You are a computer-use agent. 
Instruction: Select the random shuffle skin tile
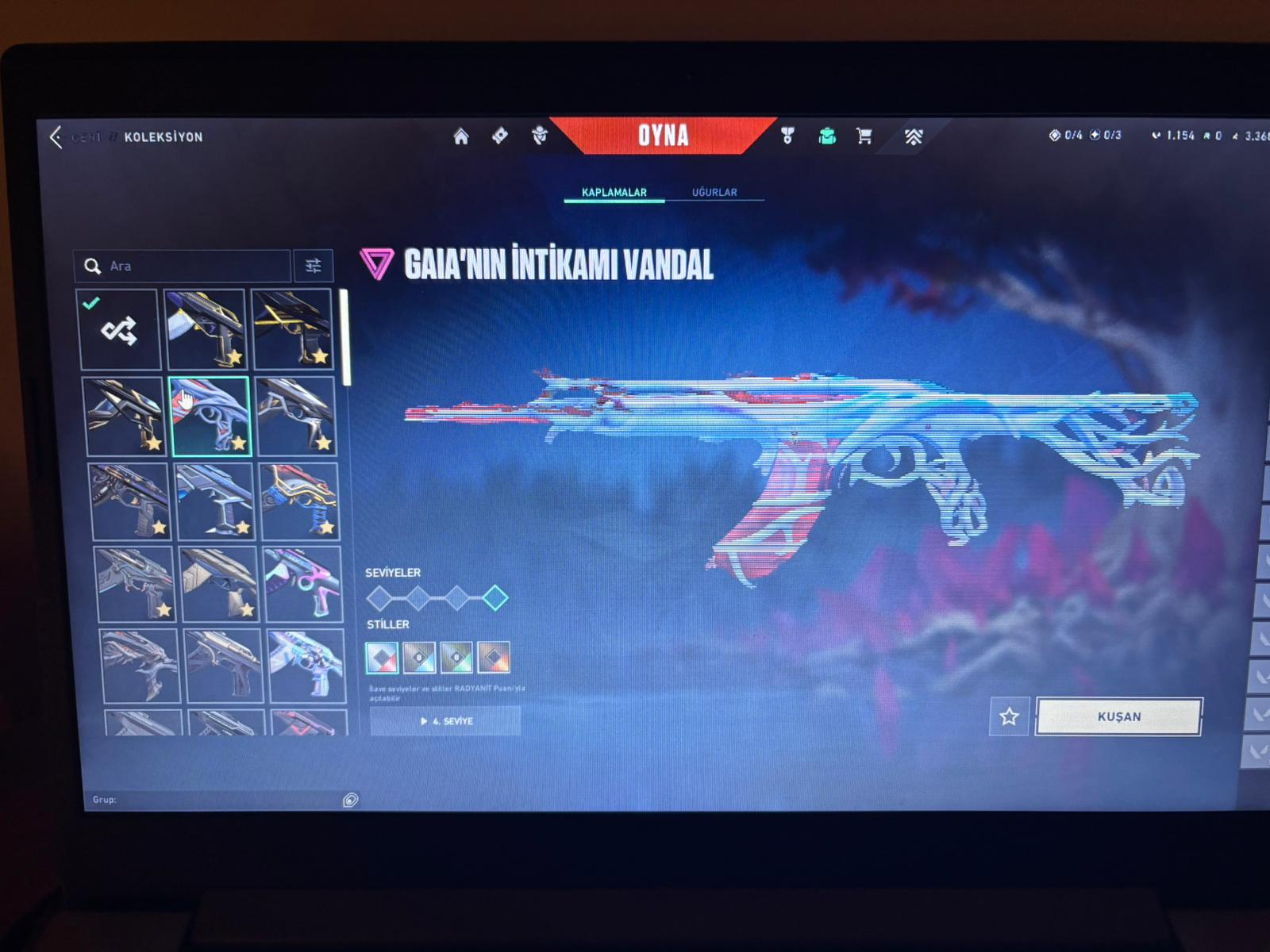(x=120, y=330)
